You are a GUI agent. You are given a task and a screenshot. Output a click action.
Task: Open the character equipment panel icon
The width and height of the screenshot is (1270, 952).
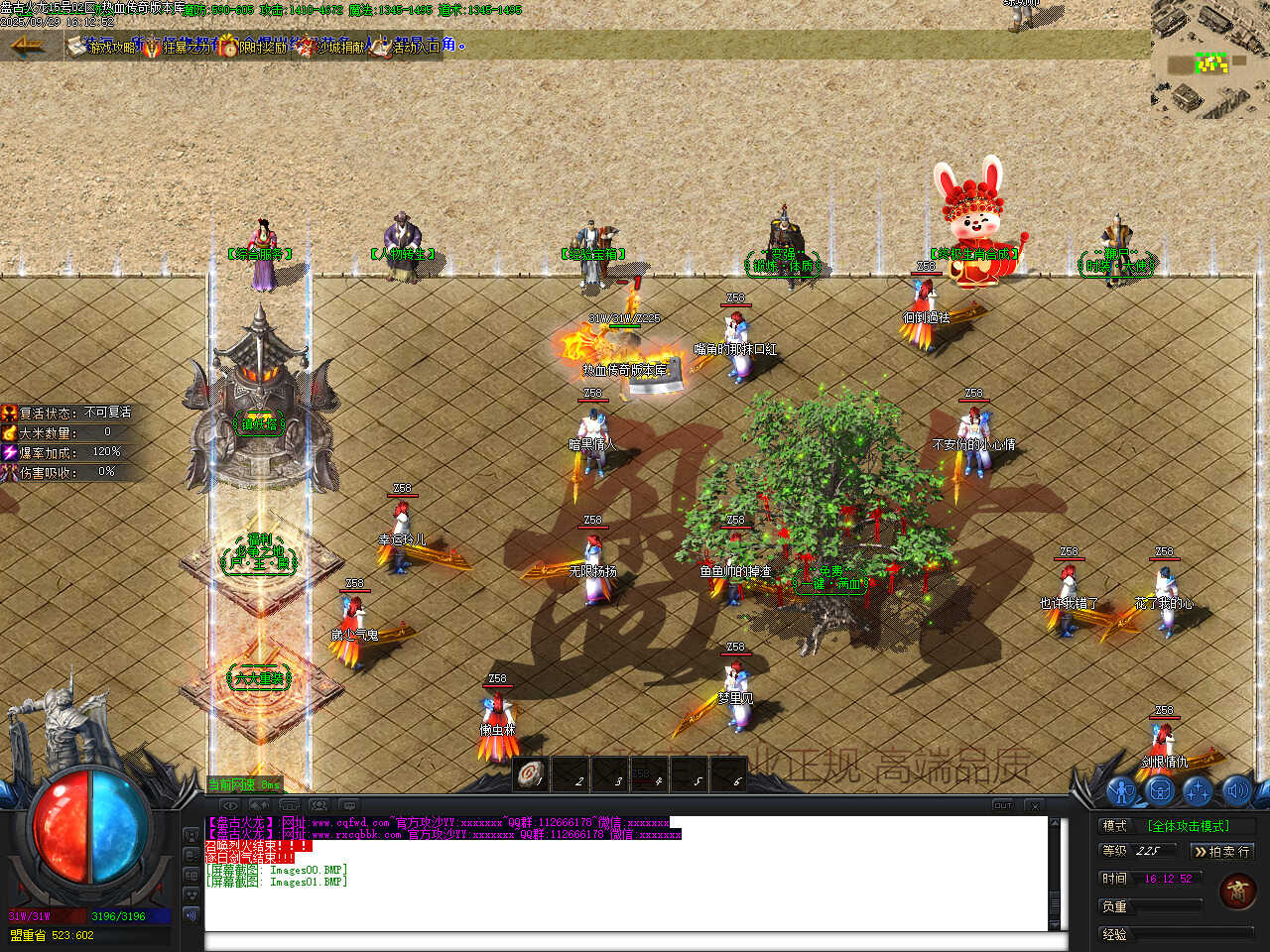point(1122,791)
